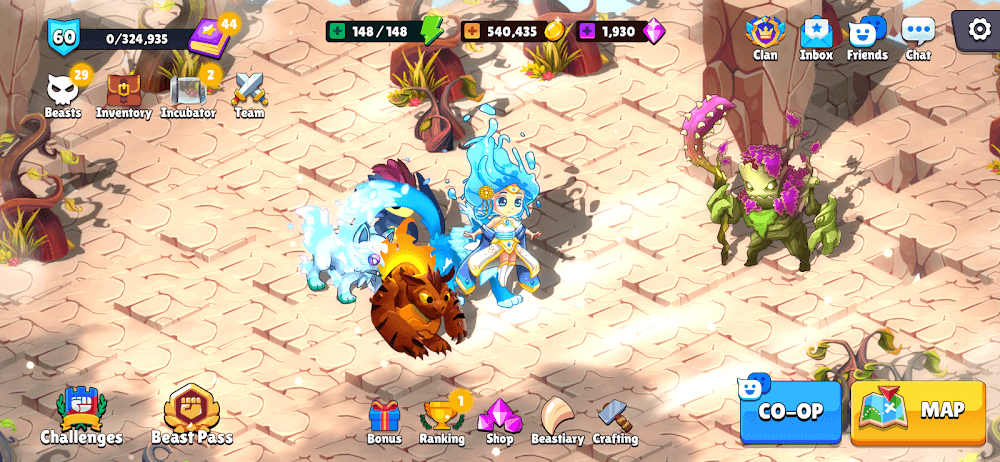Image resolution: width=1000 pixels, height=462 pixels.
Task: Open the Clan screen
Action: coord(765,37)
